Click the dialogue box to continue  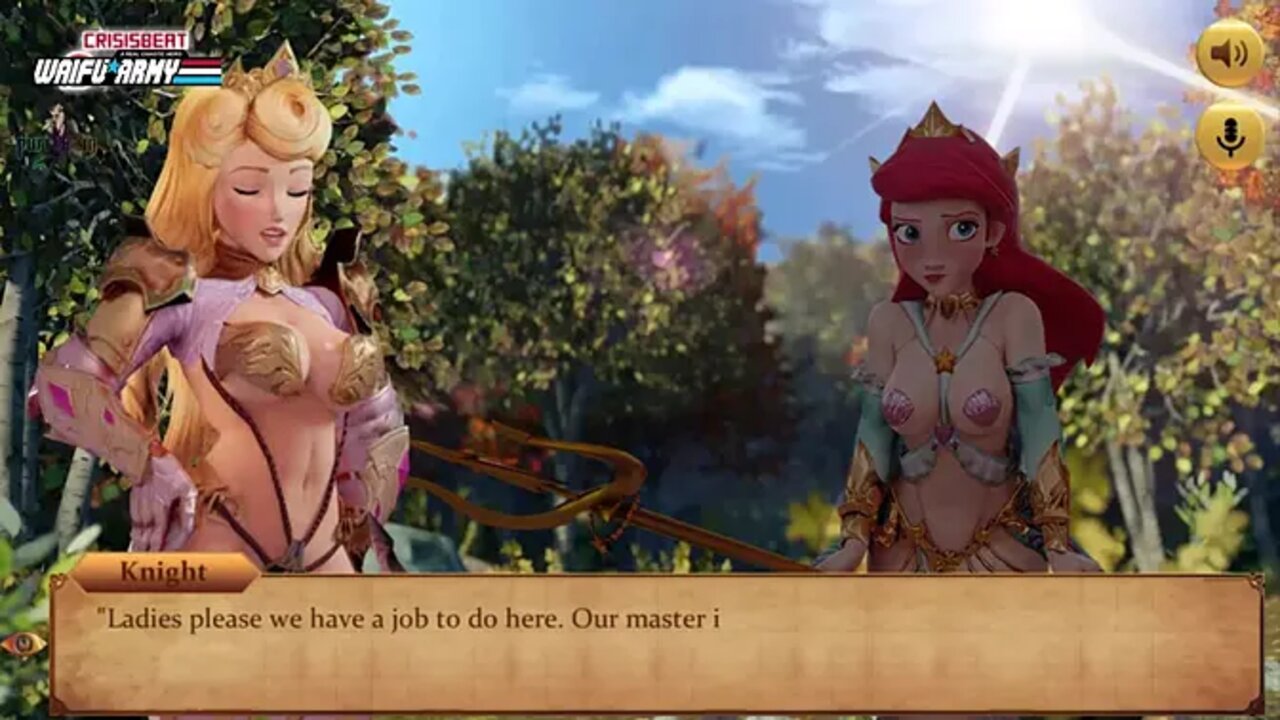(655, 643)
